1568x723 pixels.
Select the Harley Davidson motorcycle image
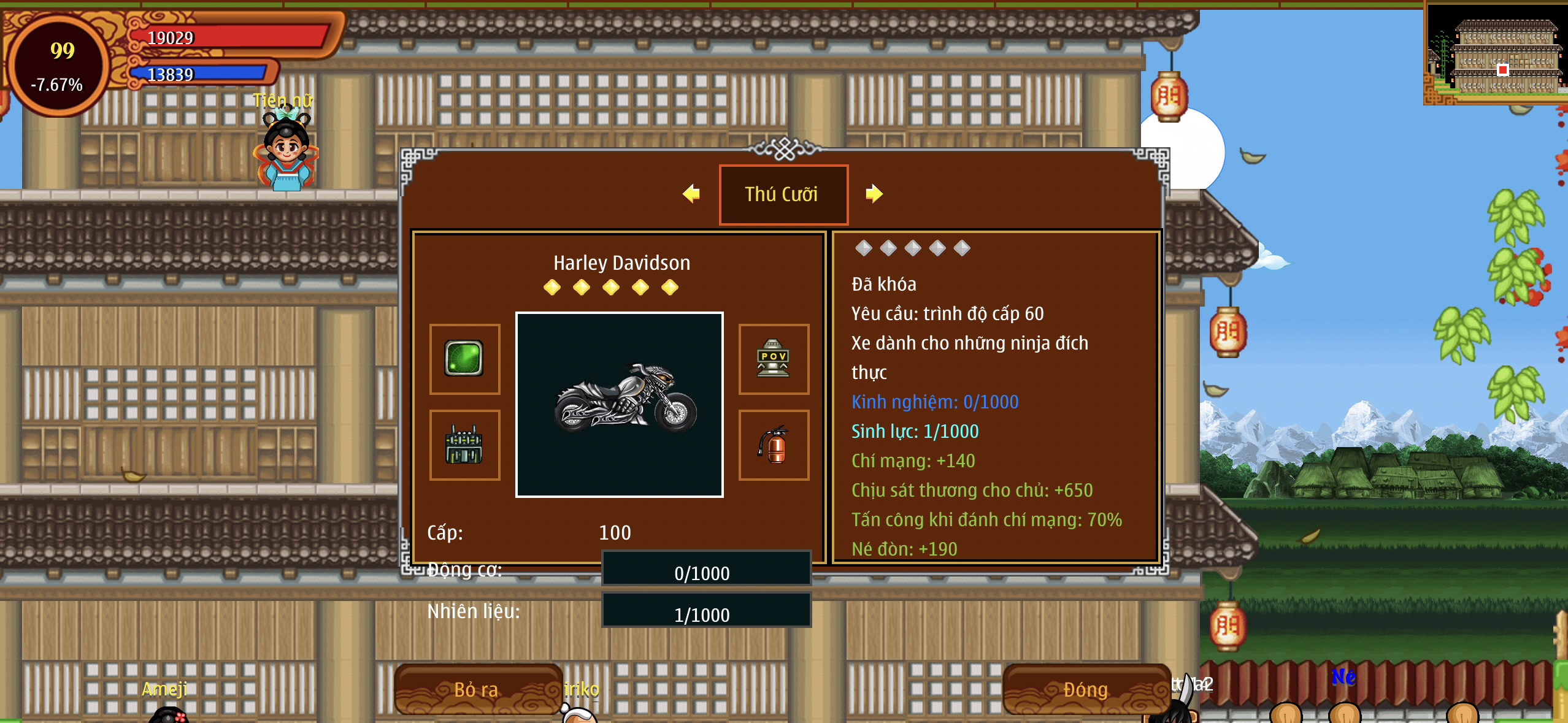click(620, 404)
